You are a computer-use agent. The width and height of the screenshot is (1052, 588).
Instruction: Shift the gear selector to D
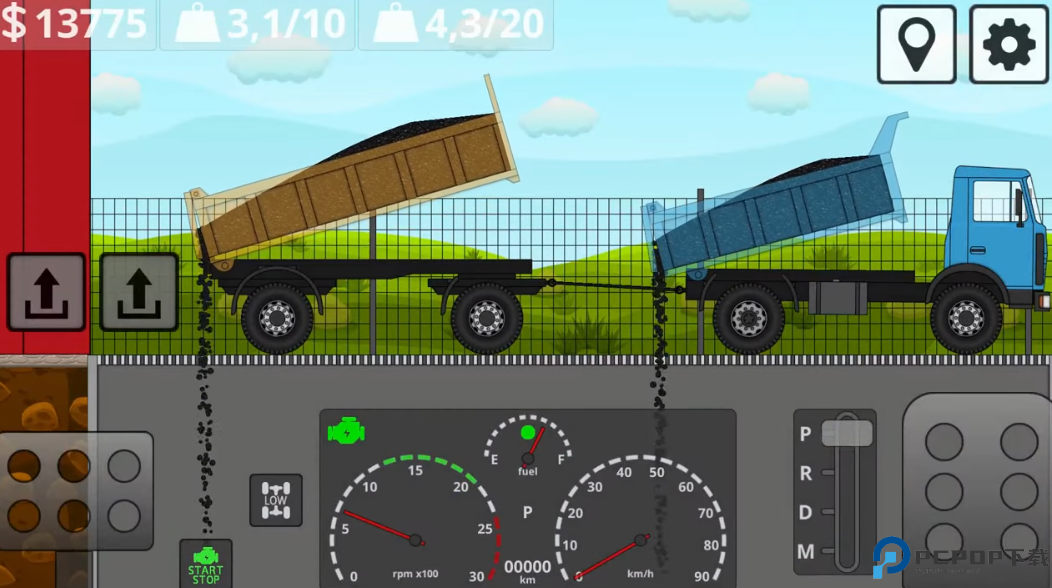[x=806, y=512]
